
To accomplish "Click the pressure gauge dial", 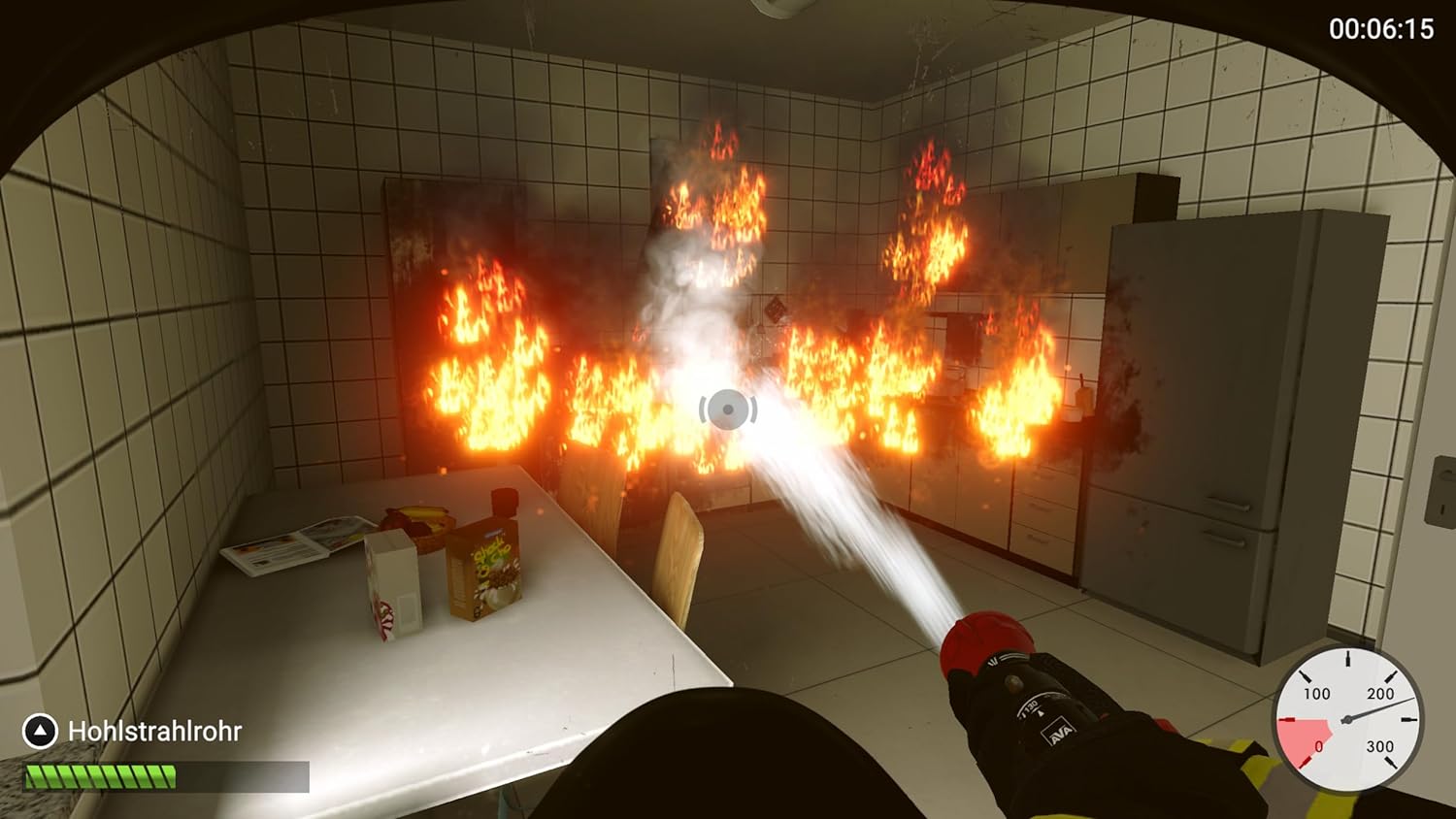I will (x=1346, y=720).
